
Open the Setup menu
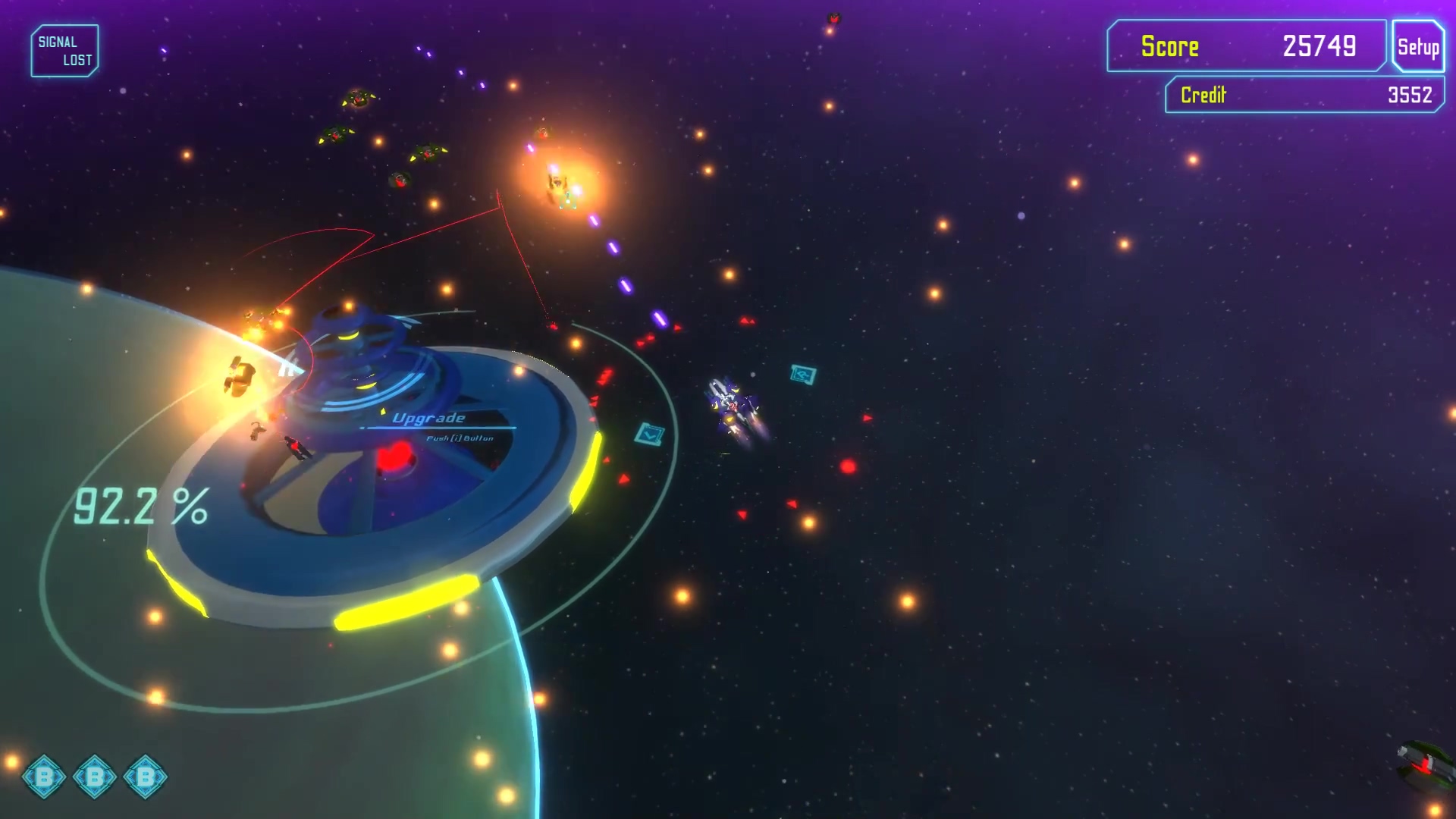[x=1417, y=47]
